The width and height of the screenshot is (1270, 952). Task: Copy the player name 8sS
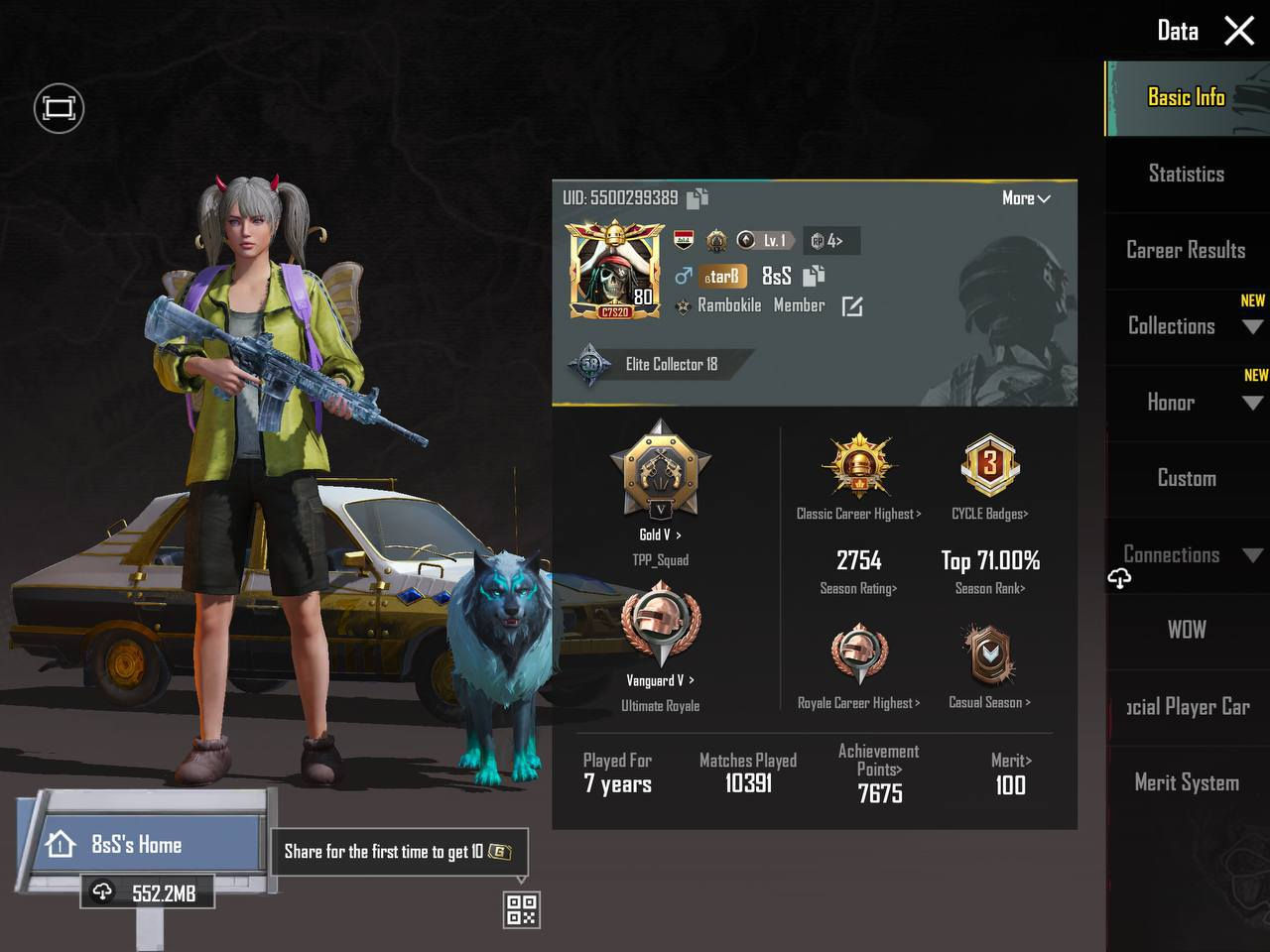click(x=814, y=276)
